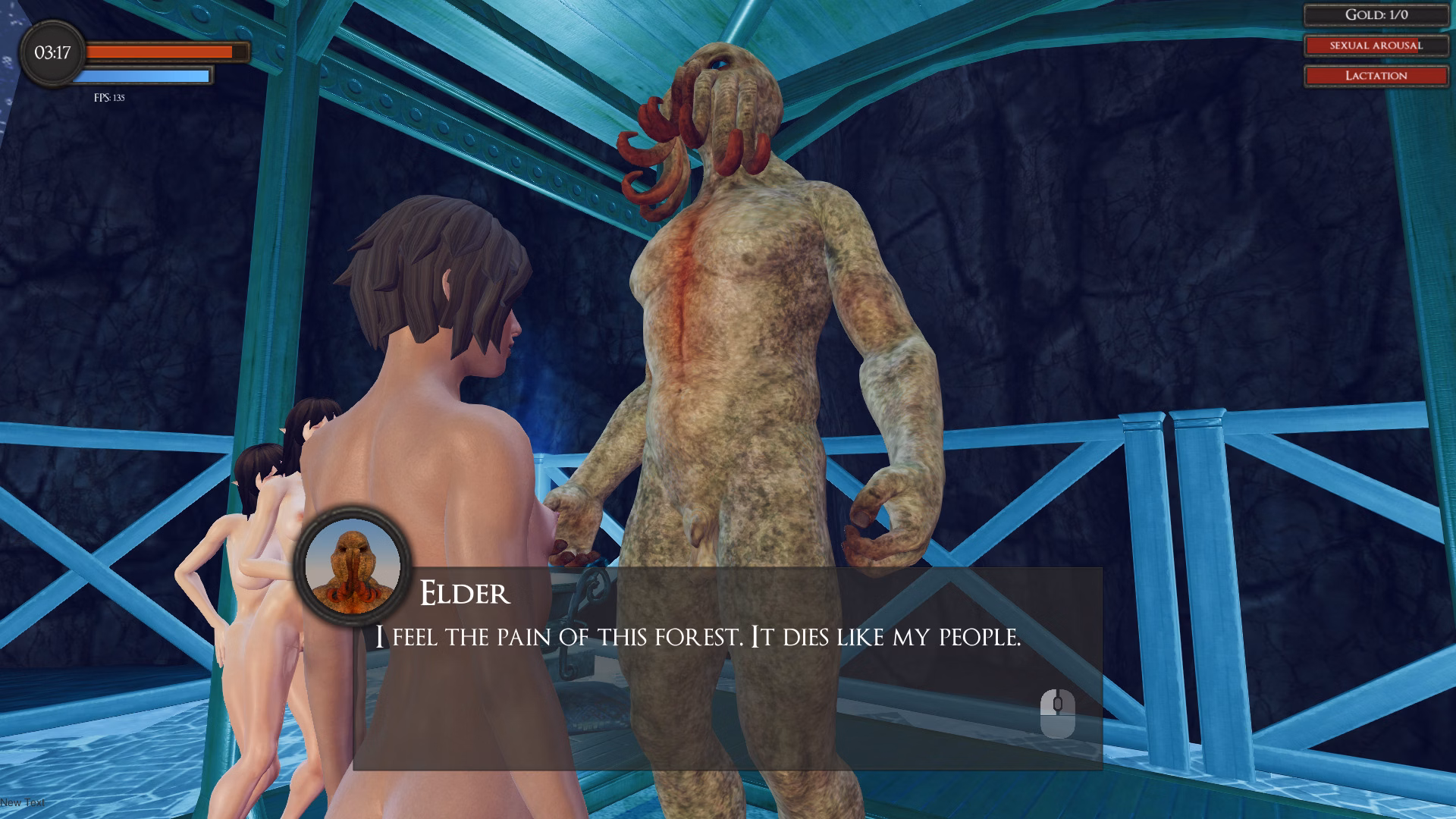Collapse the status bars under the clock
The height and width of the screenshot is (819, 1456).
[163, 64]
